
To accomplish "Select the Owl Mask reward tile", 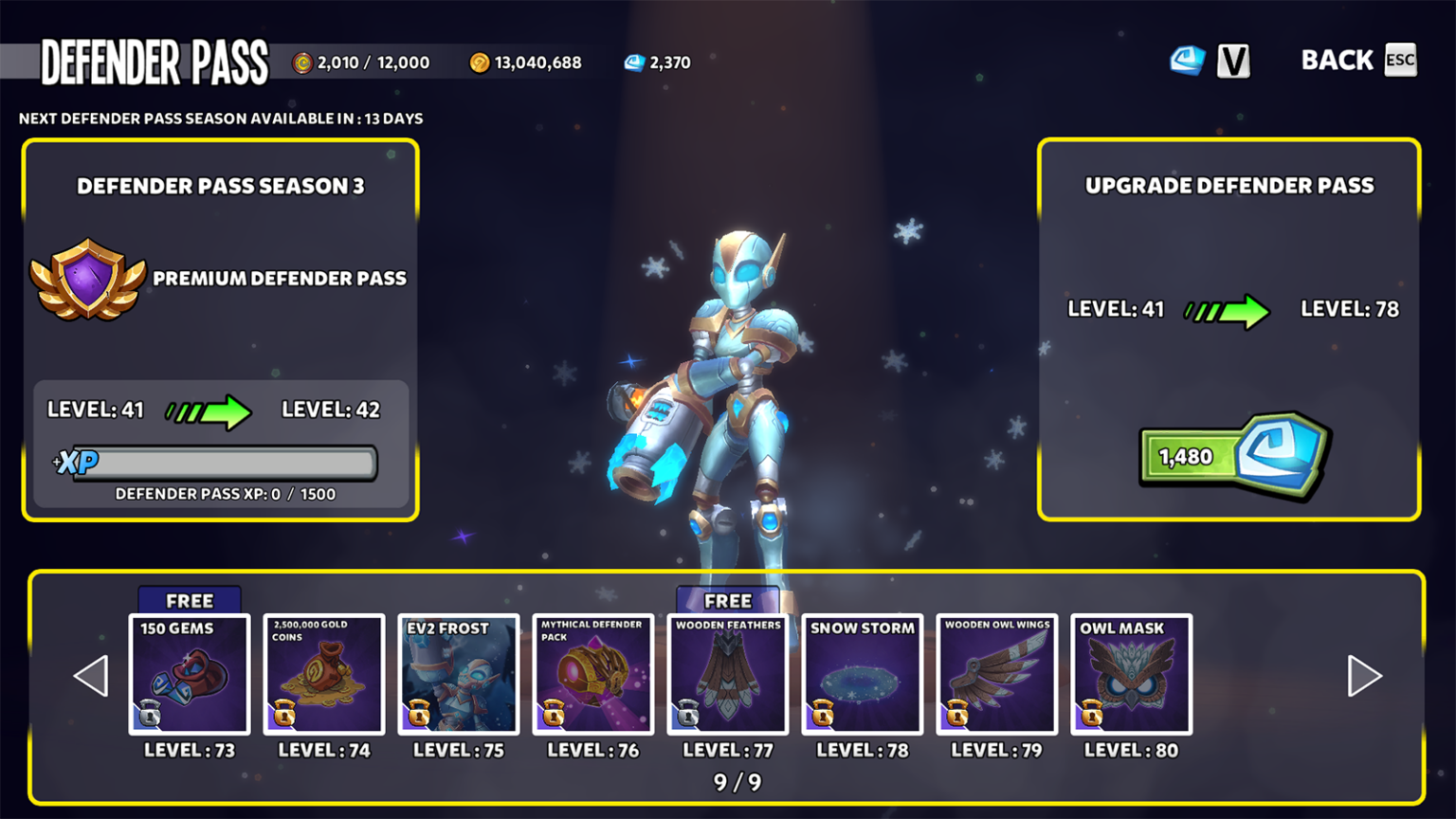I will point(1132,674).
